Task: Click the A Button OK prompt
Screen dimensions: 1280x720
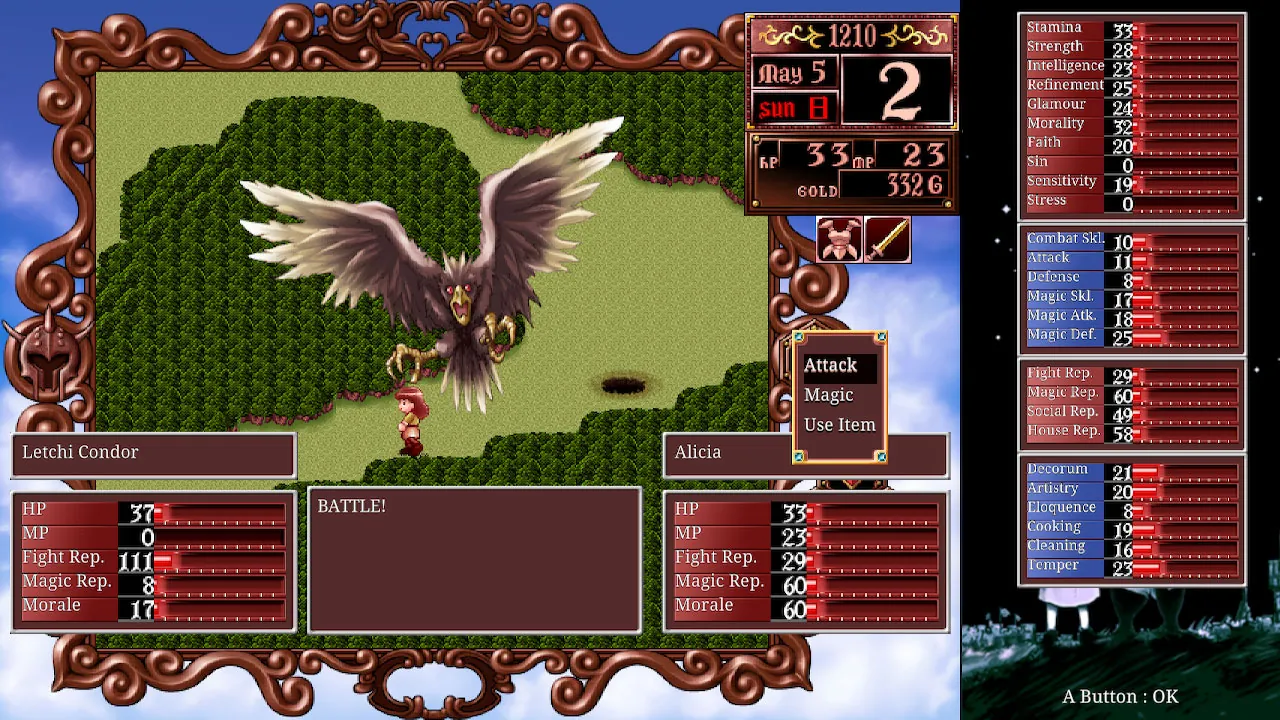Action: coord(1118,697)
